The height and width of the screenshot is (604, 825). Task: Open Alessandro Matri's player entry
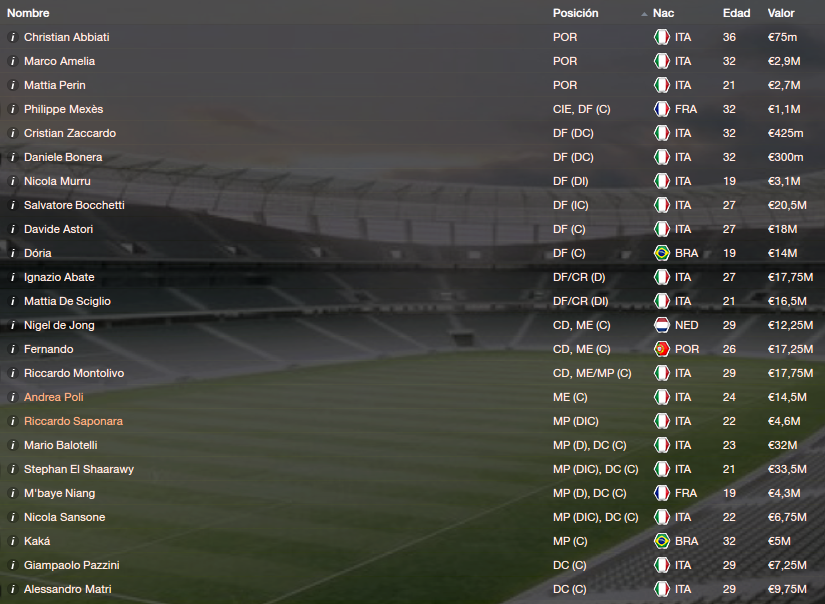66,589
